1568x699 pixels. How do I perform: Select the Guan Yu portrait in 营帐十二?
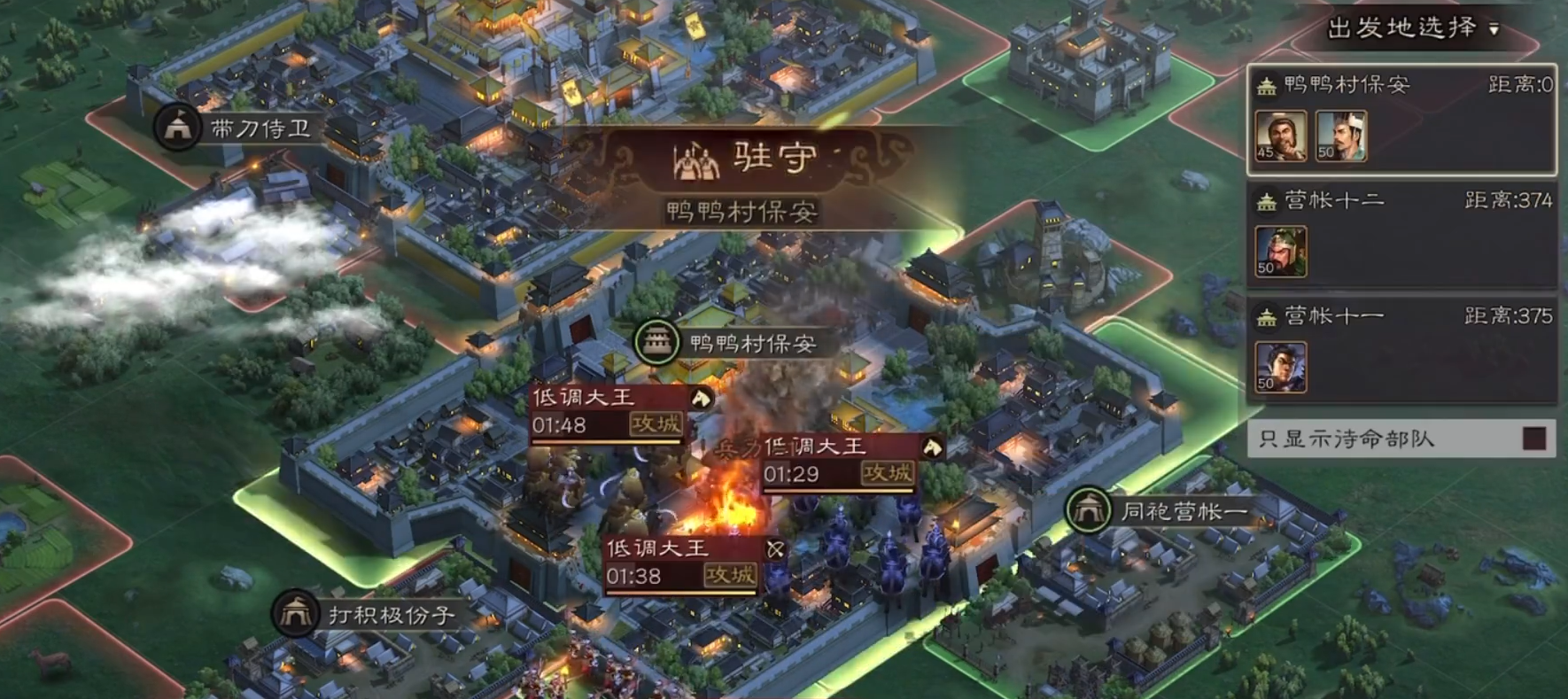click(x=1281, y=251)
